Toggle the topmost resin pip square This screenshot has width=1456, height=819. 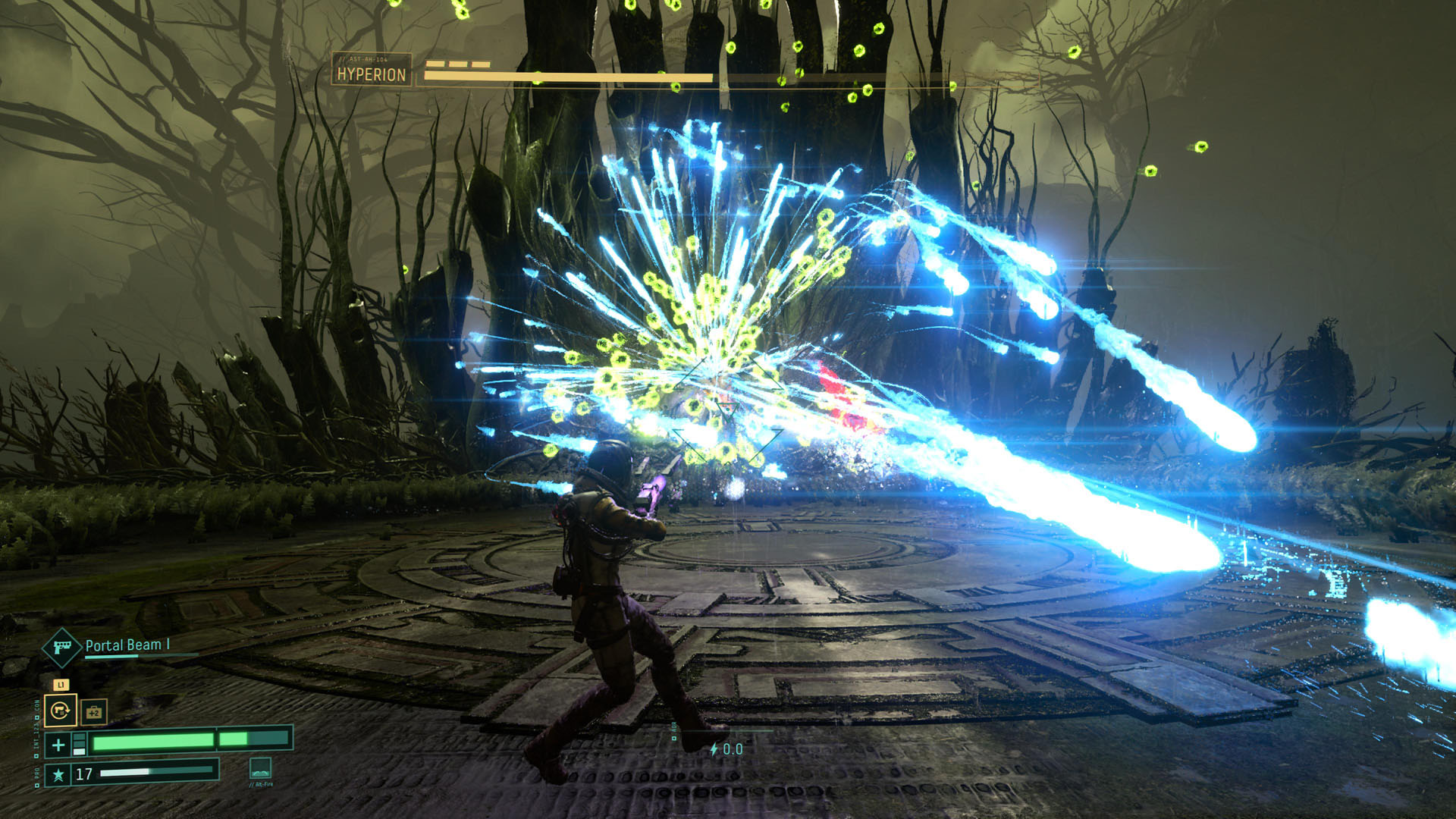click(79, 736)
